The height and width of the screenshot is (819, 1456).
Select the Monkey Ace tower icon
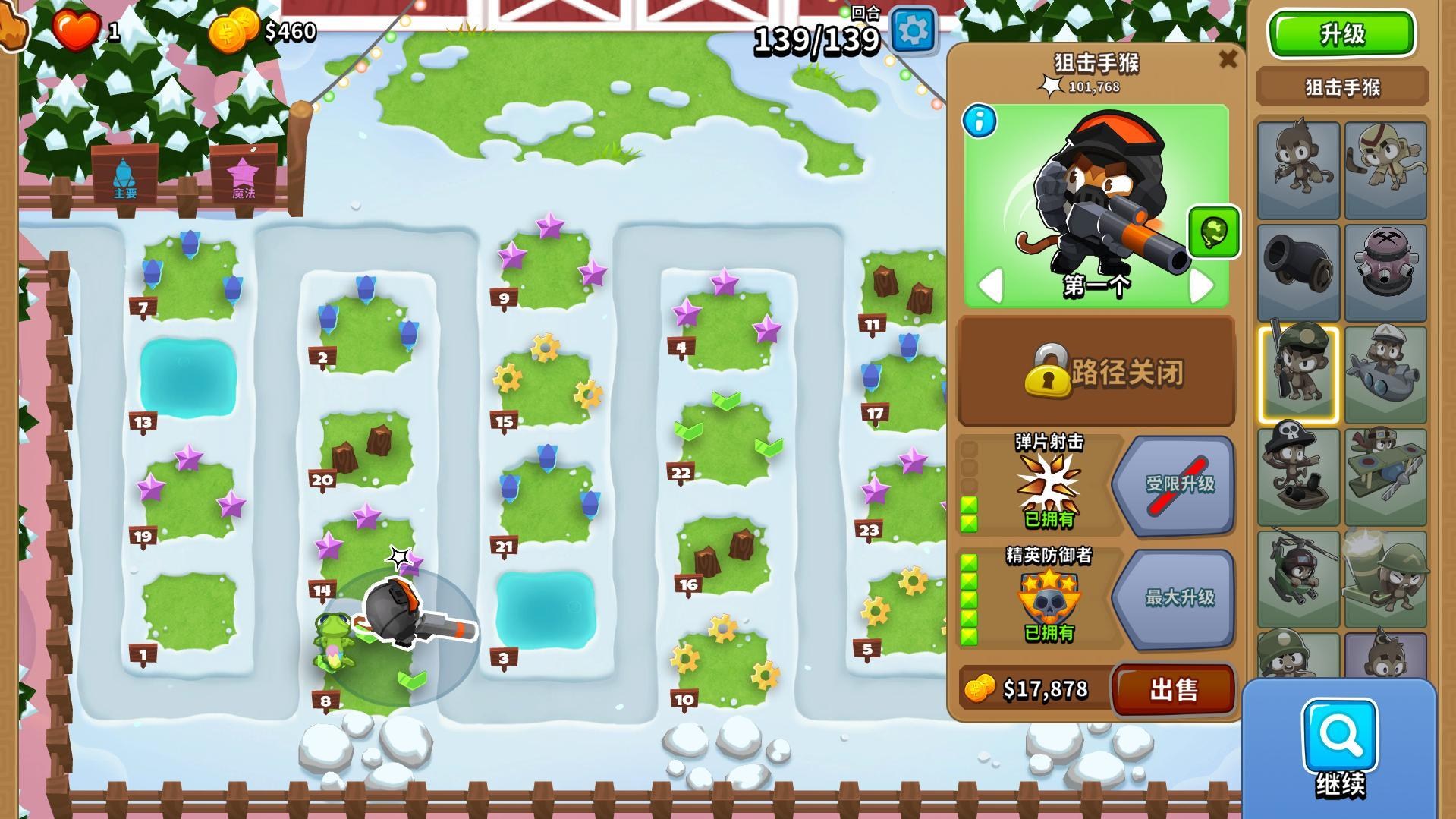(x=1387, y=472)
